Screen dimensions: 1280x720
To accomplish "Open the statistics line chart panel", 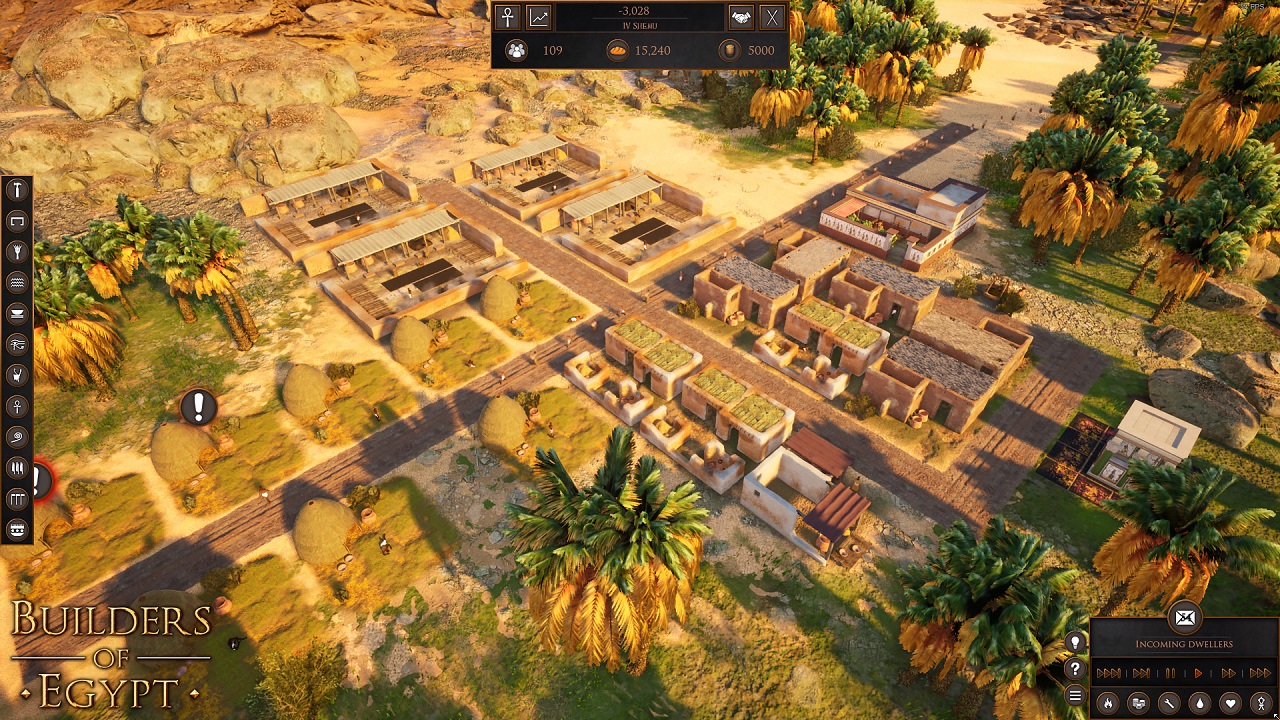I will pos(539,17).
